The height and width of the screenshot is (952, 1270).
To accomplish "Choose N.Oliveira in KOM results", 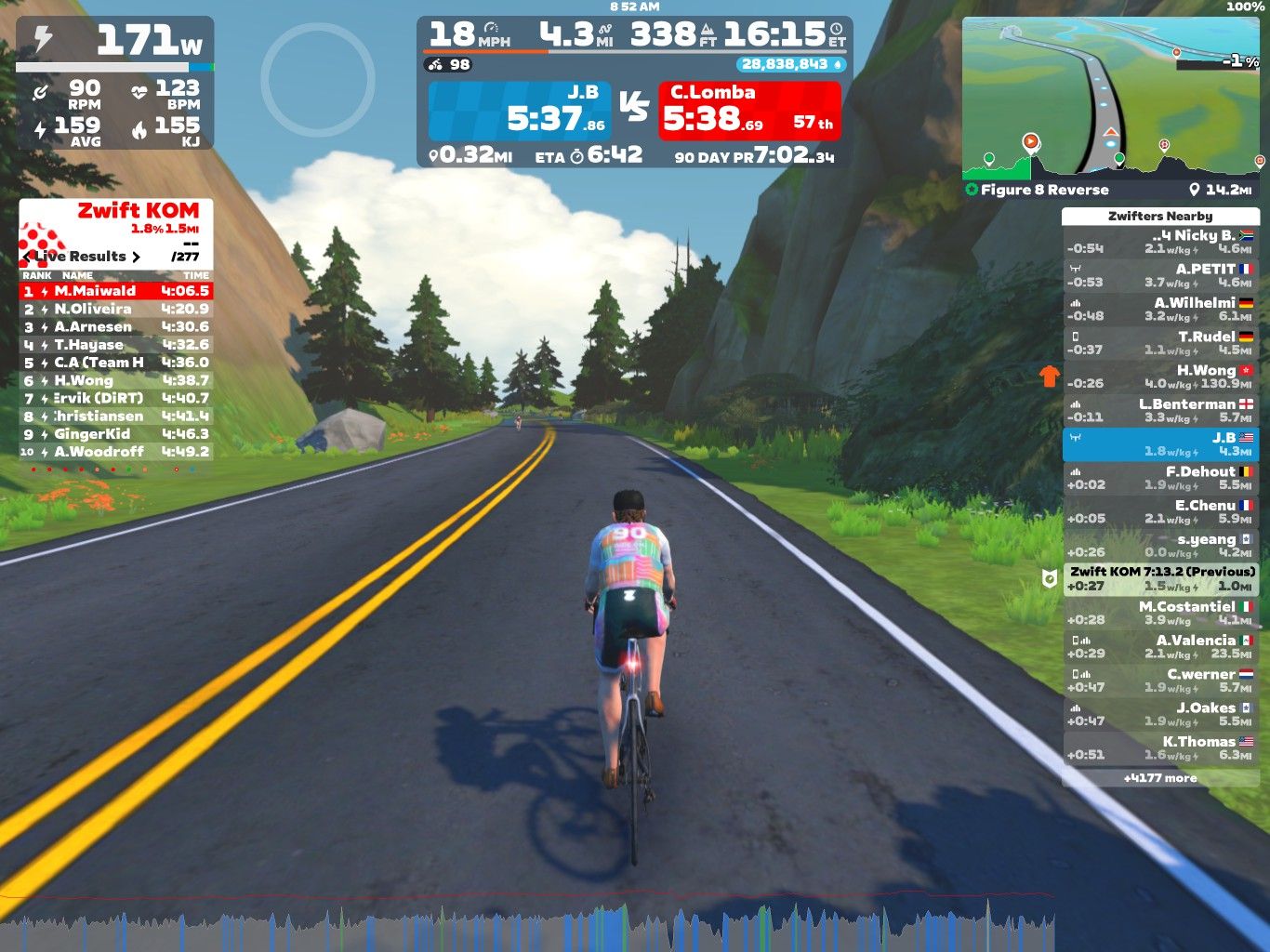I will (116, 309).
